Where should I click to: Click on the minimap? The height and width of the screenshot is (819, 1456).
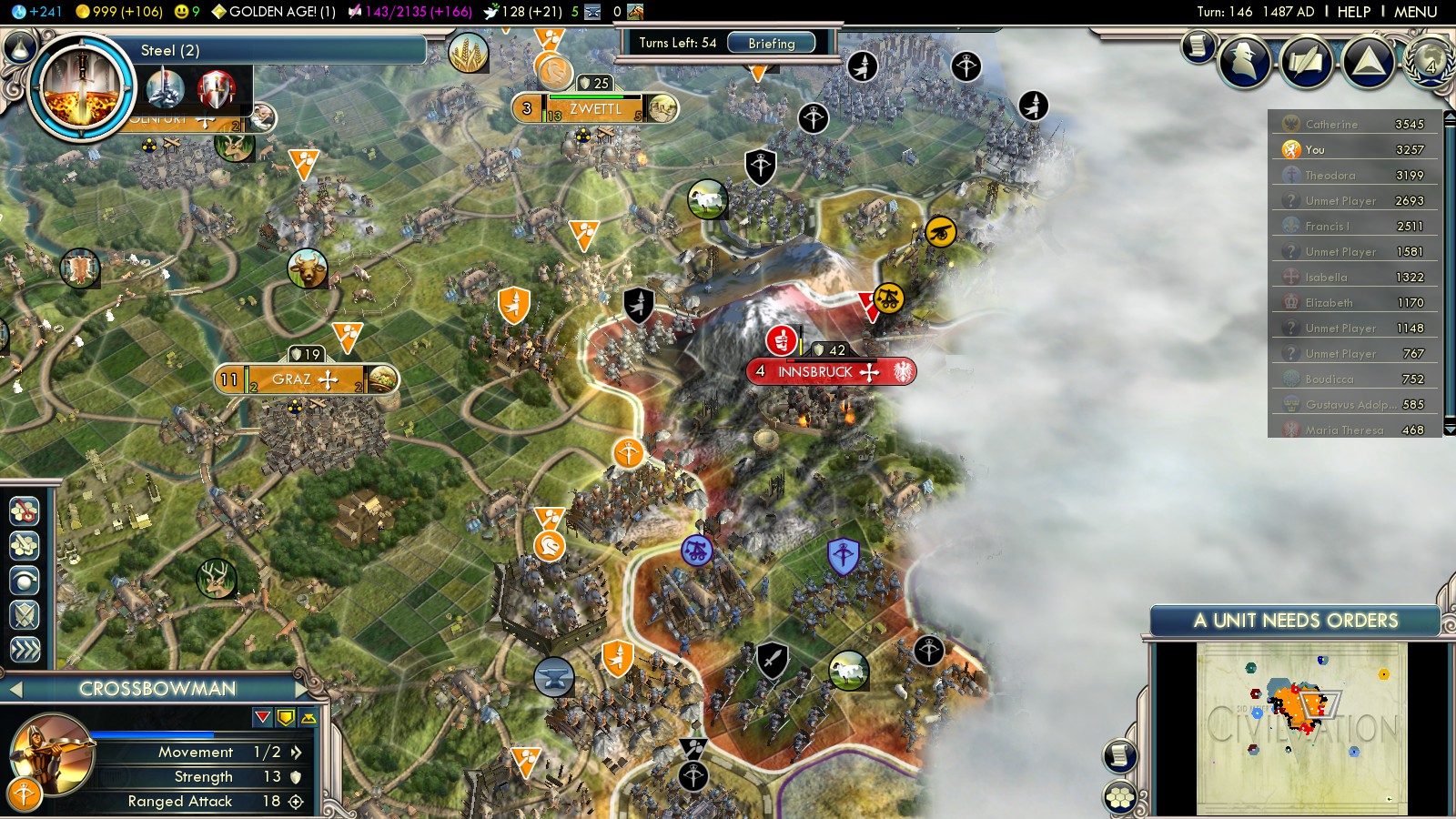click(x=1301, y=728)
